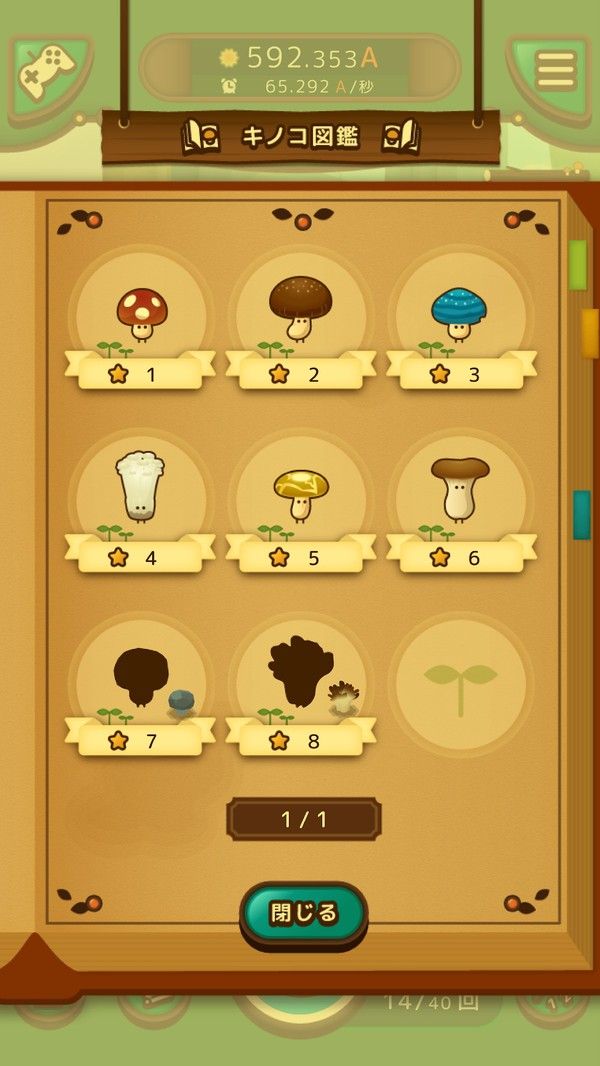The height and width of the screenshot is (1066, 600).
Task: Inspect the locked silhouette entry 8
Action: click(301, 678)
